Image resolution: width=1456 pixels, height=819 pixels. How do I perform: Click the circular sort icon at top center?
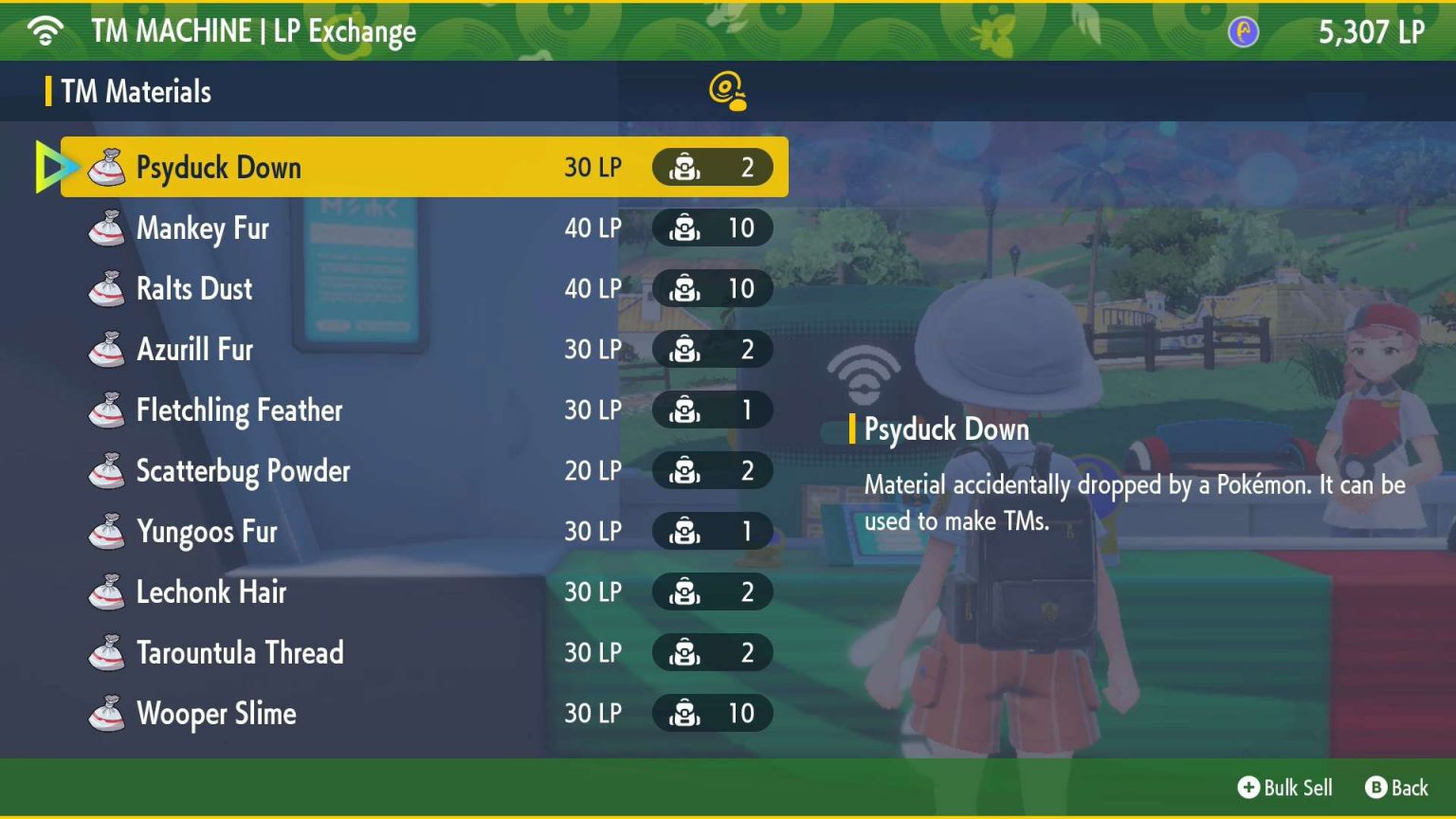click(726, 91)
